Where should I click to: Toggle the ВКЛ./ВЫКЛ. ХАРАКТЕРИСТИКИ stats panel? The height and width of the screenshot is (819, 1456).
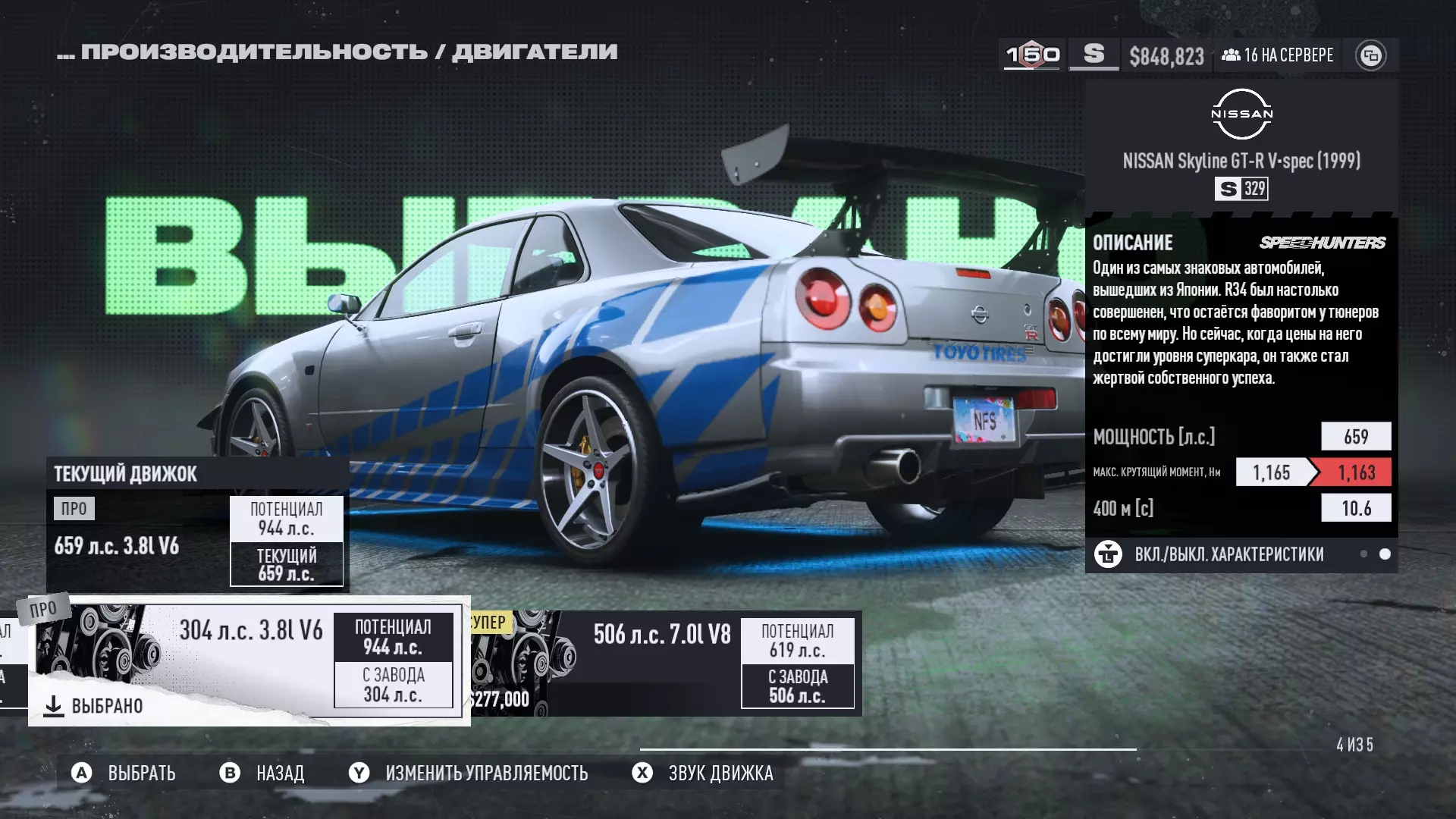(1228, 554)
